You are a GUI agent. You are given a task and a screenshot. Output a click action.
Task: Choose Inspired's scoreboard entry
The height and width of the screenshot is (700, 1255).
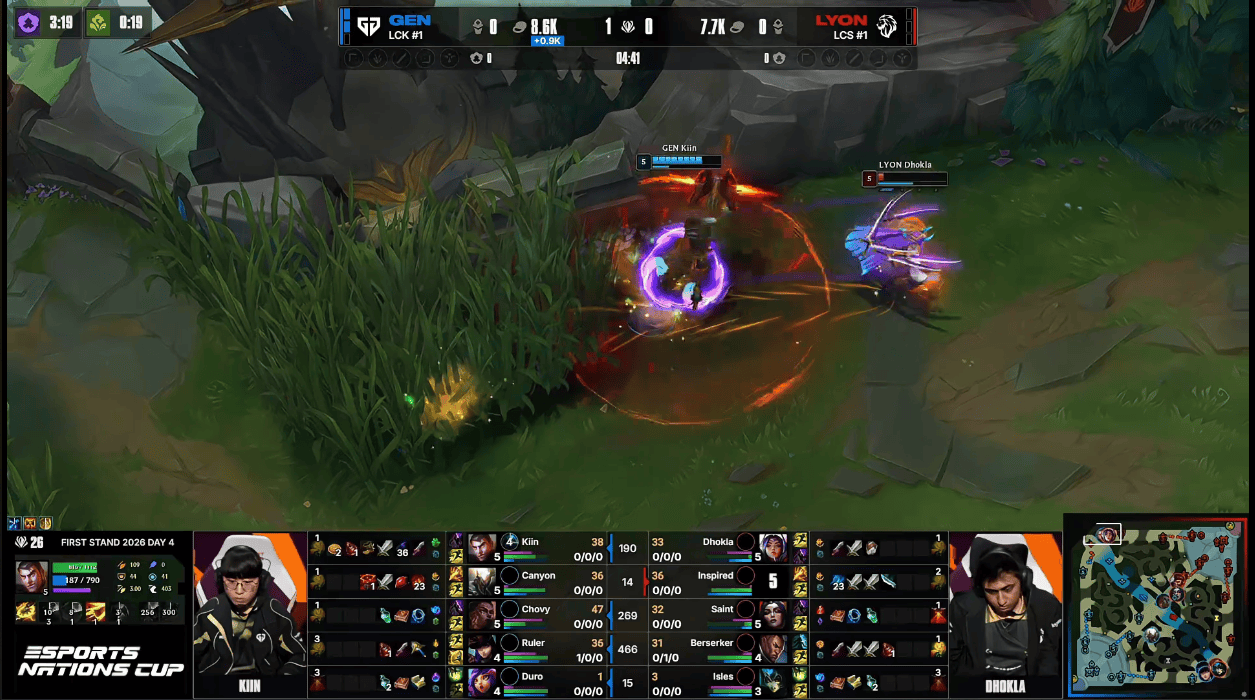715,582
